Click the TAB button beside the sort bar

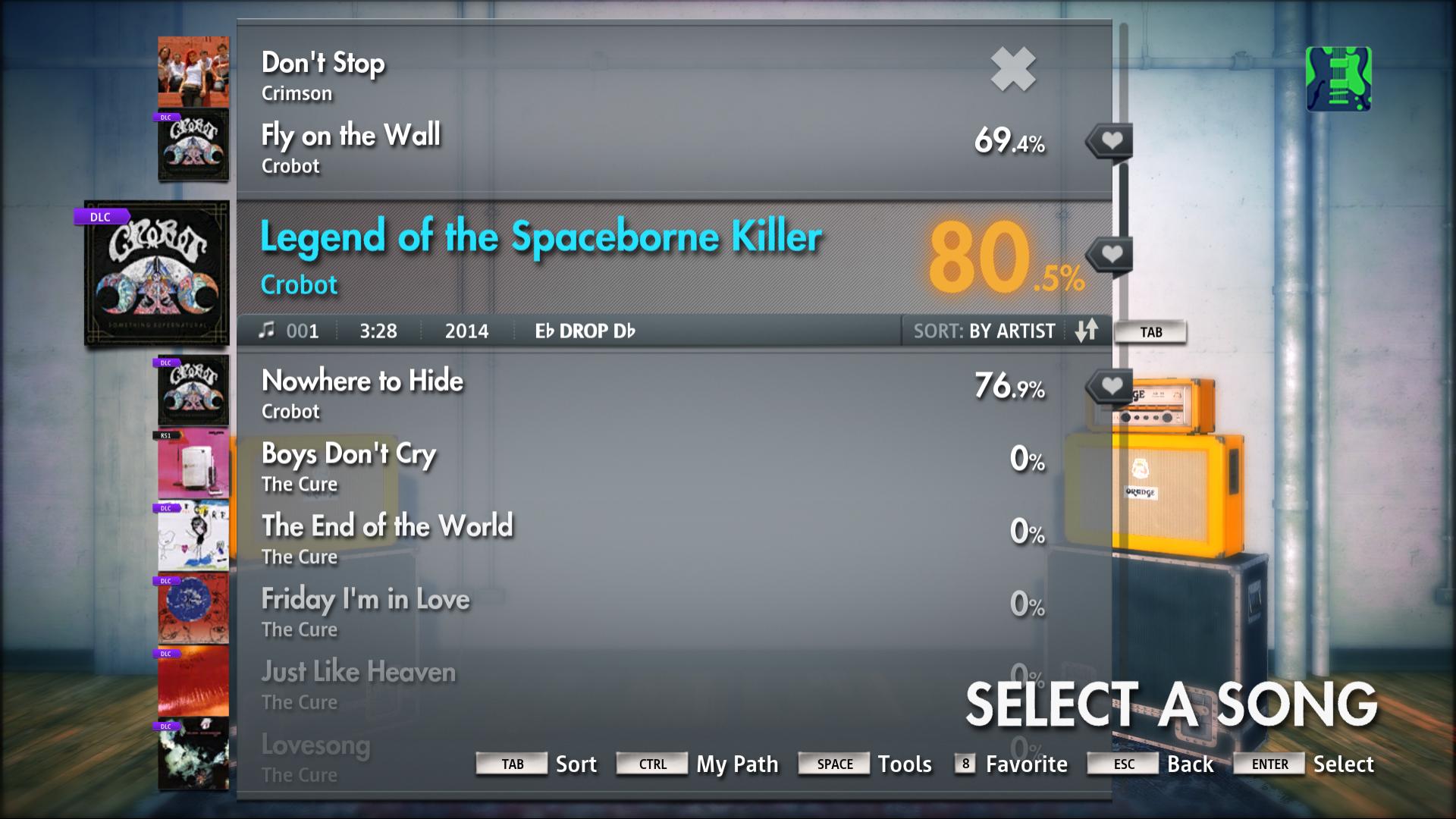[x=1151, y=331]
